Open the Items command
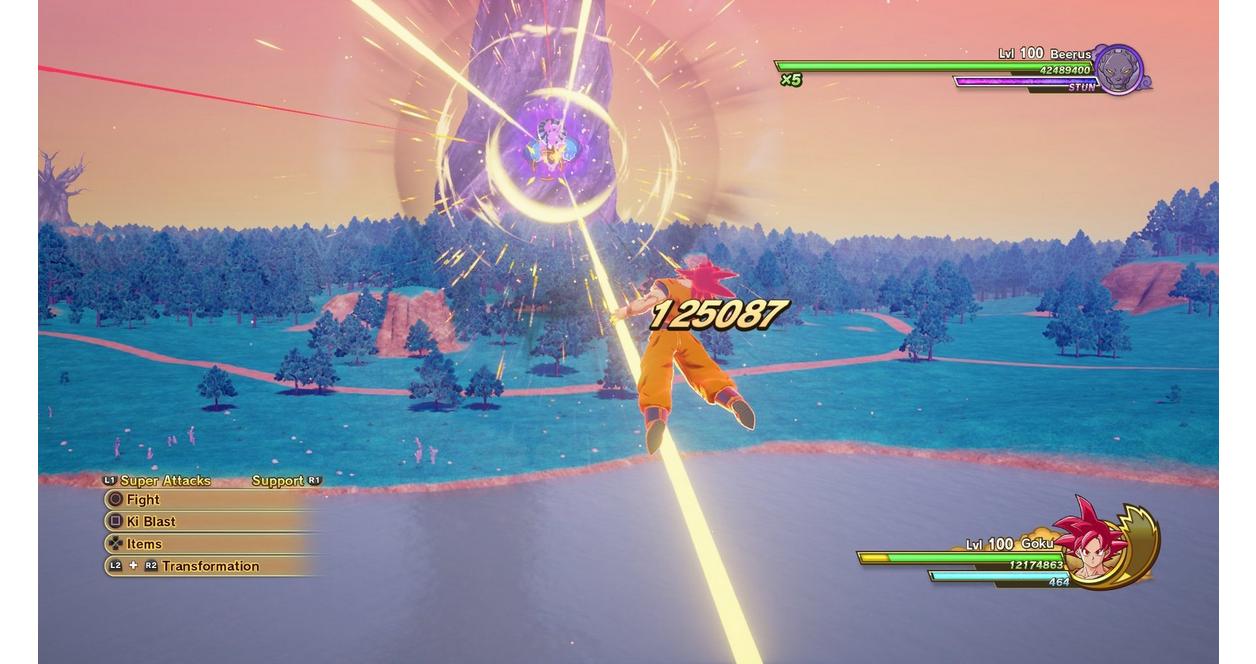The image size is (1256, 664). click(x=144, y=544)
